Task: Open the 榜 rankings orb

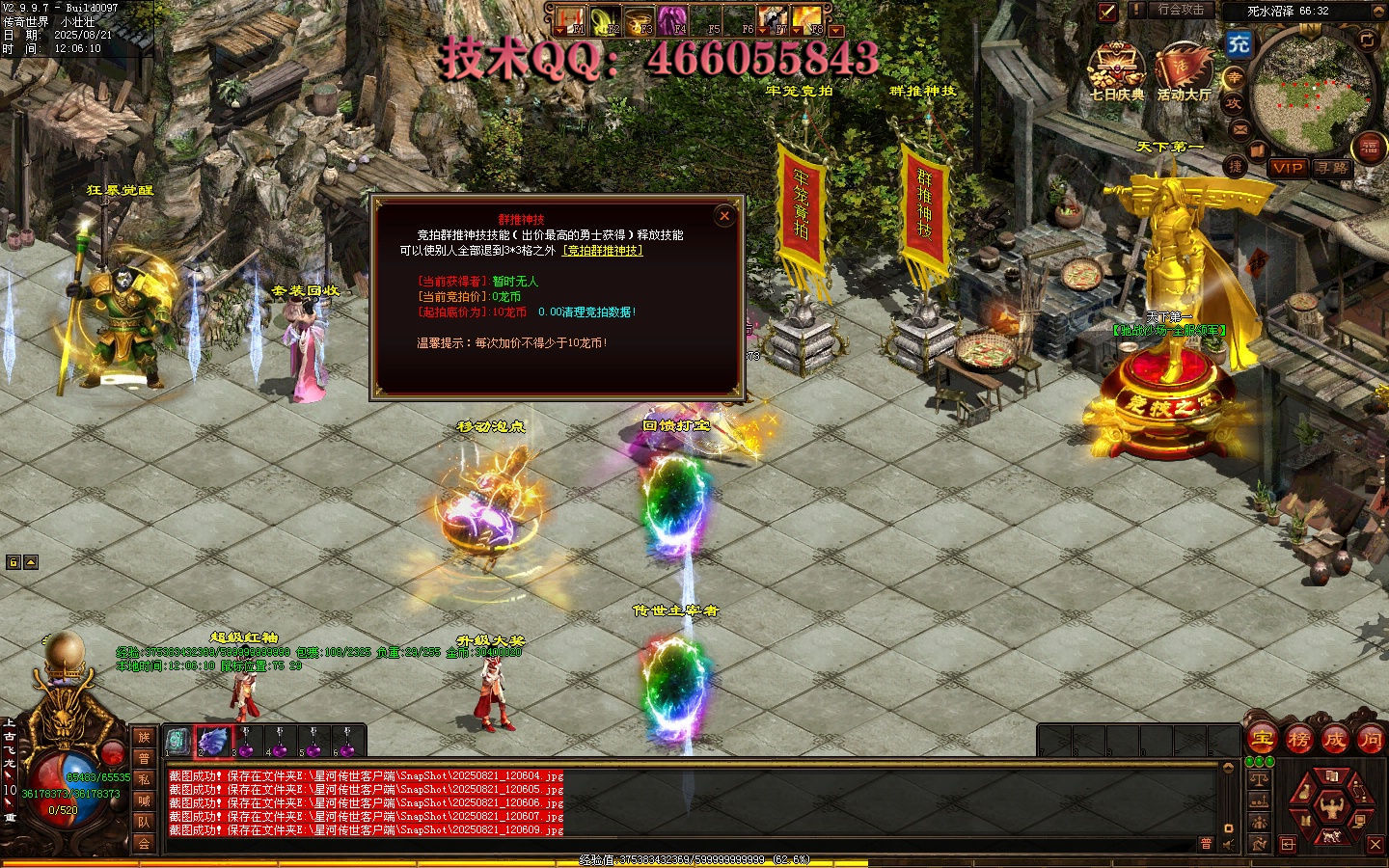Action: [x=1298, y=740]
